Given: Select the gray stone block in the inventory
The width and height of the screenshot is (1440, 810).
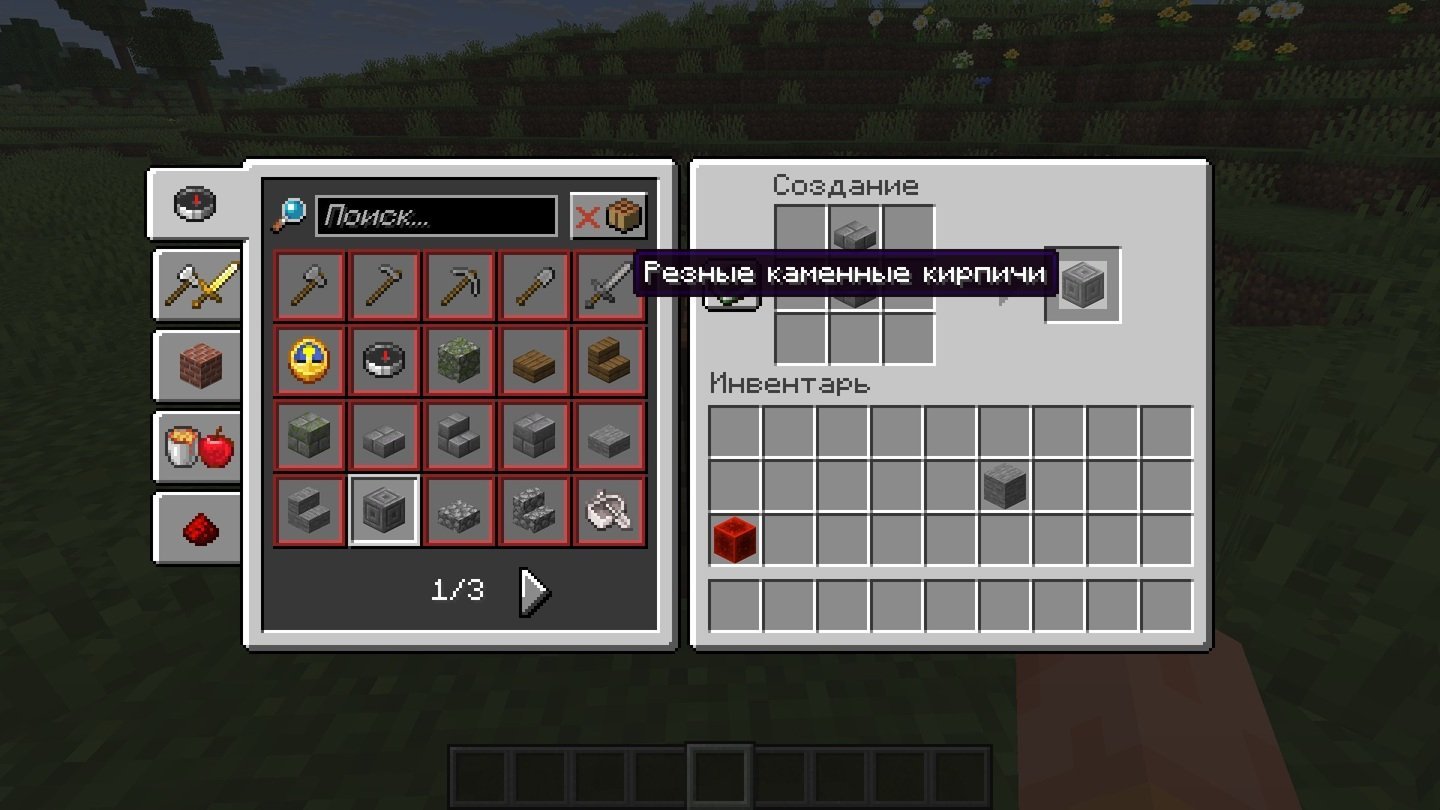Looking at the screenshot, I should tap(1005, 486).
